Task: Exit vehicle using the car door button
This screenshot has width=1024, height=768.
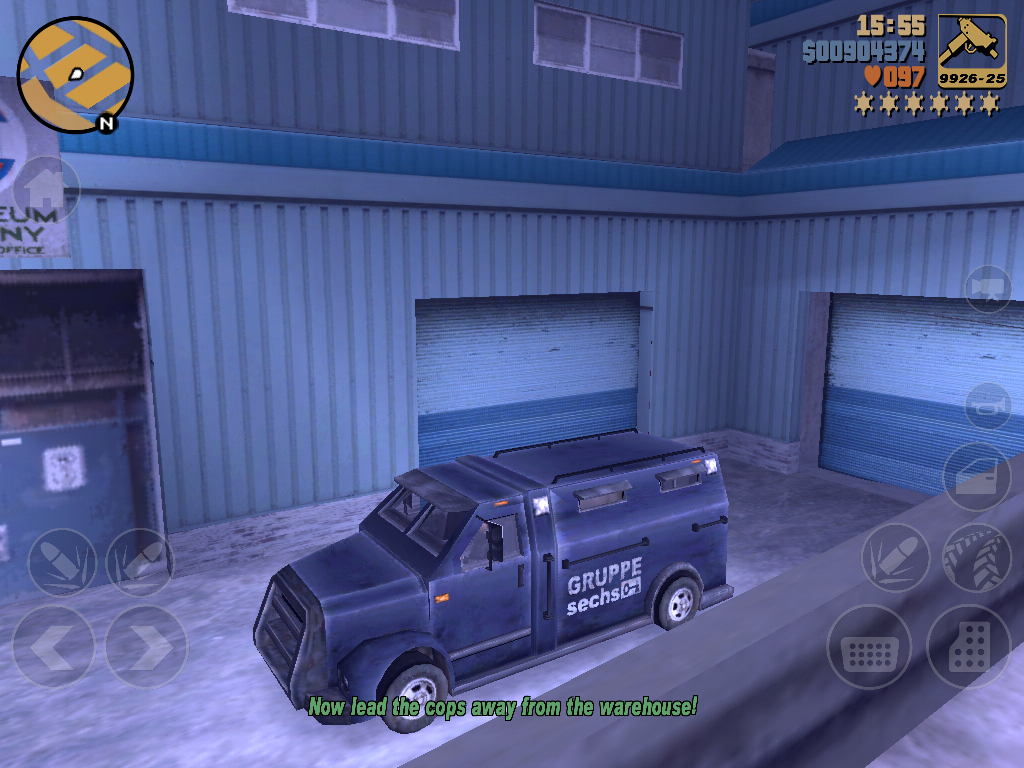Action: [x=977, y=477]
